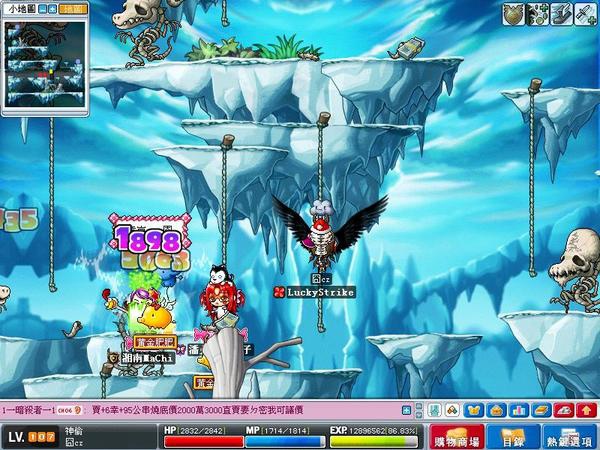Open the 熱鍵選項 hotkey options
600x450 pixels.
click(x=569, y=437)
